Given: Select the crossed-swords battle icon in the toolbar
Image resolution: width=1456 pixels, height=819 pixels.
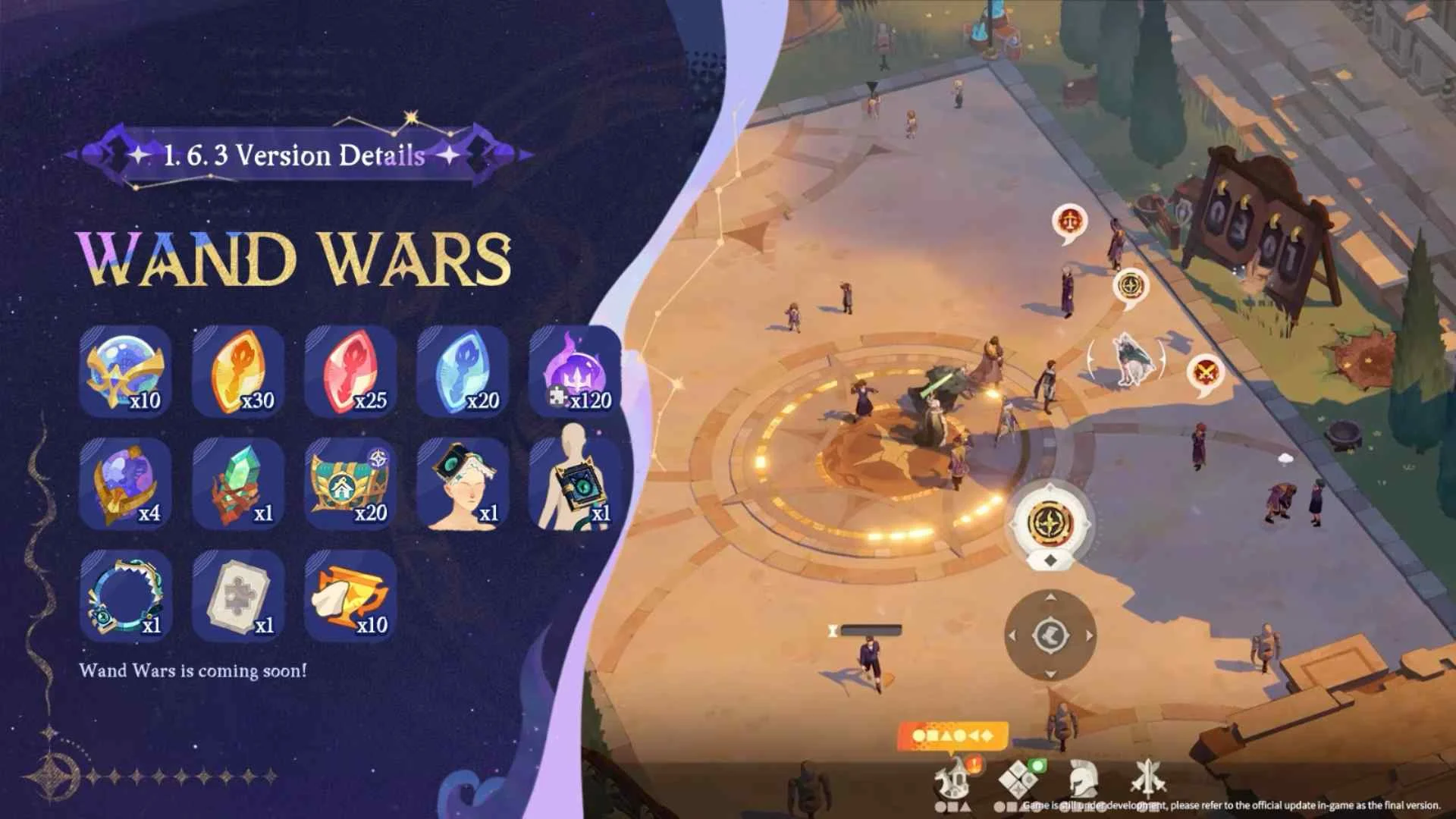Looking at the screenshot, I should tap(1148, 781).
